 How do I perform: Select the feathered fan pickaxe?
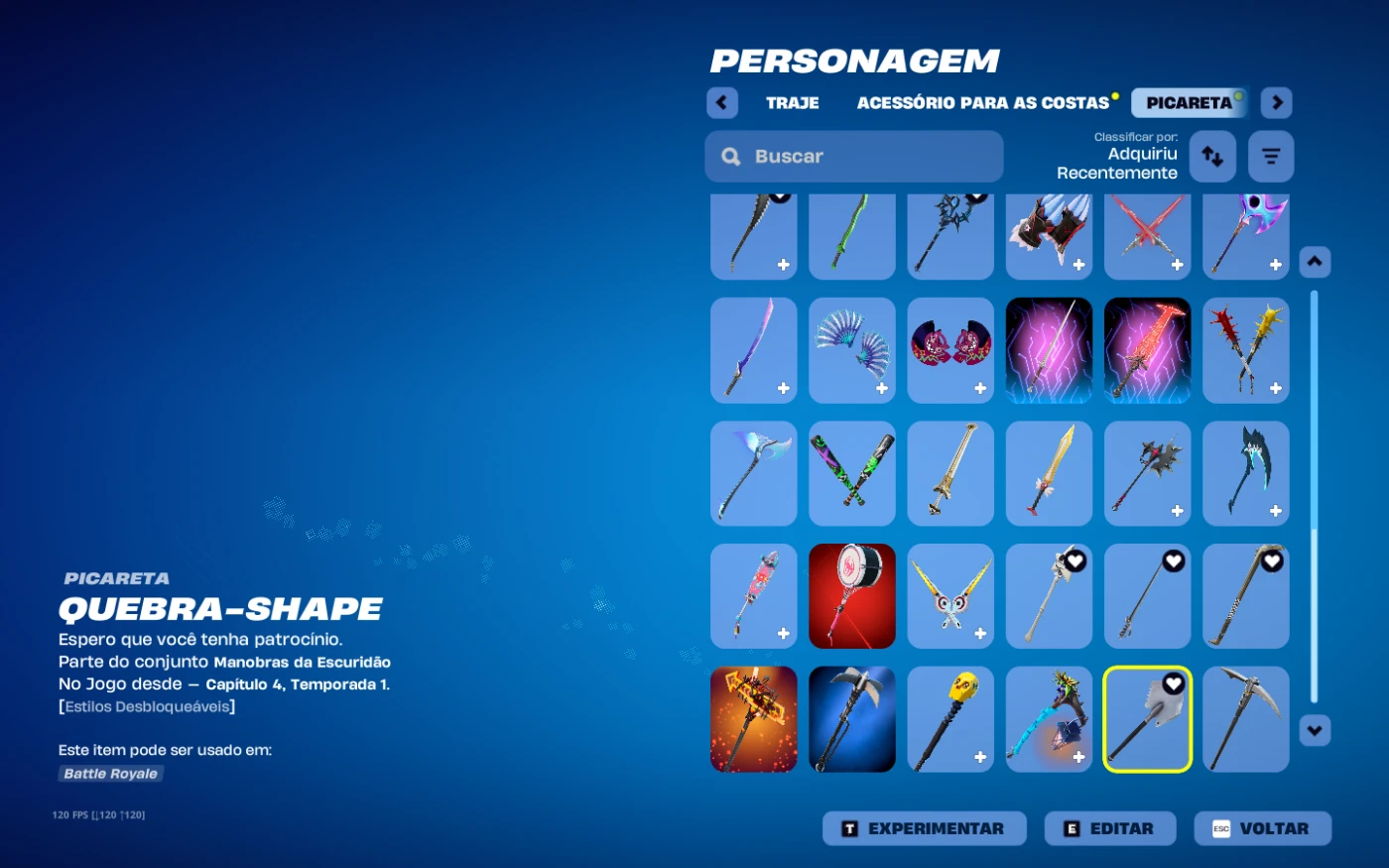coord(852,350)
